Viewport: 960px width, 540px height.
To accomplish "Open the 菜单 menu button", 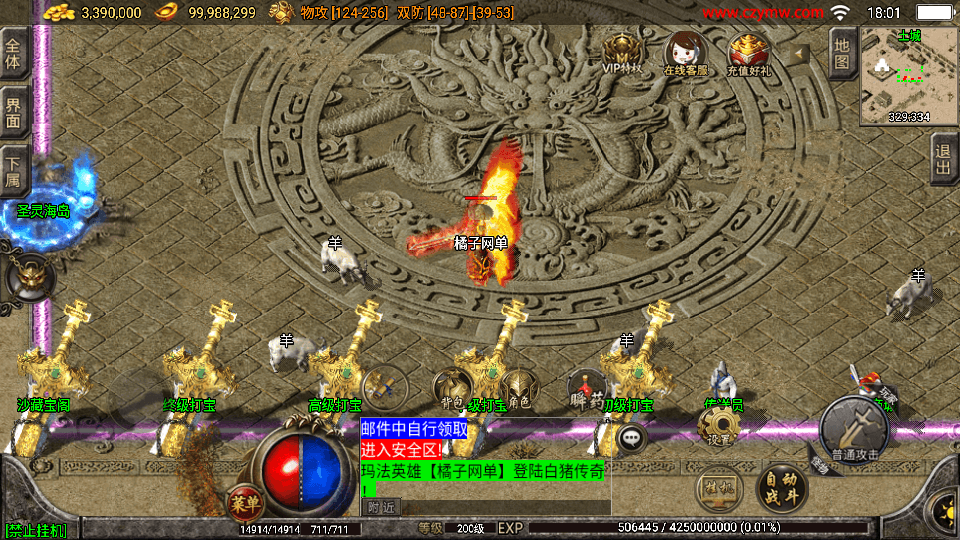I will [244, 500].
